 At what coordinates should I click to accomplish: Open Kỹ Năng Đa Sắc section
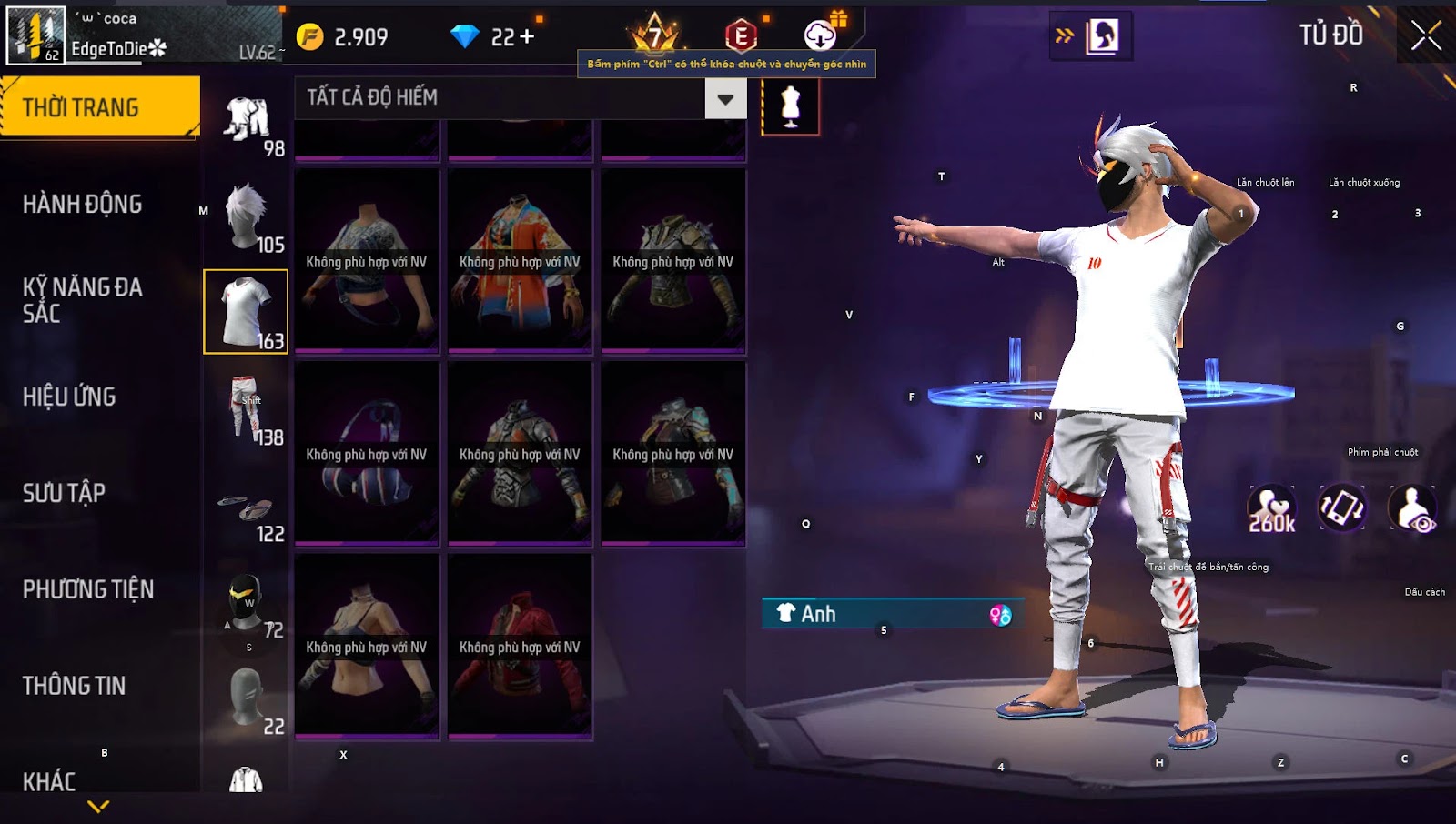point(82,300)
